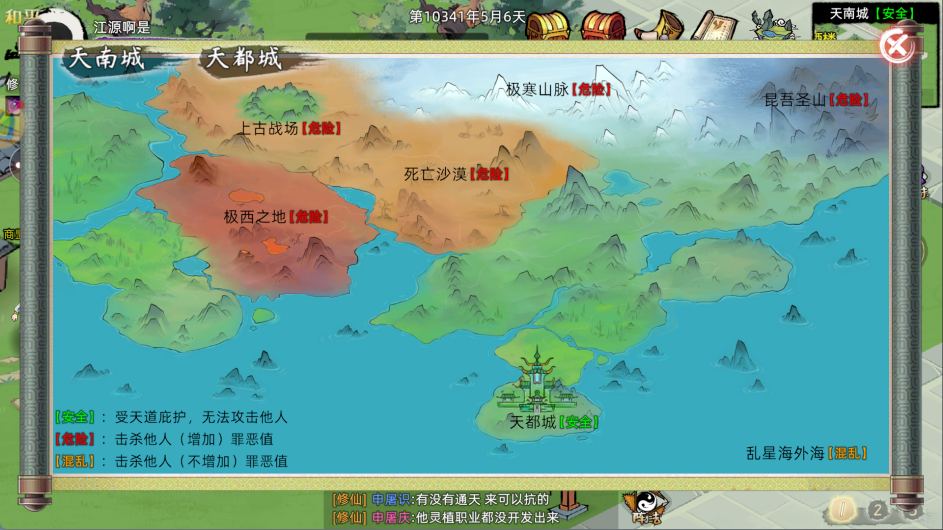Open the paper scroll icon
Screen dimensions: 943x530
[713, 24]
